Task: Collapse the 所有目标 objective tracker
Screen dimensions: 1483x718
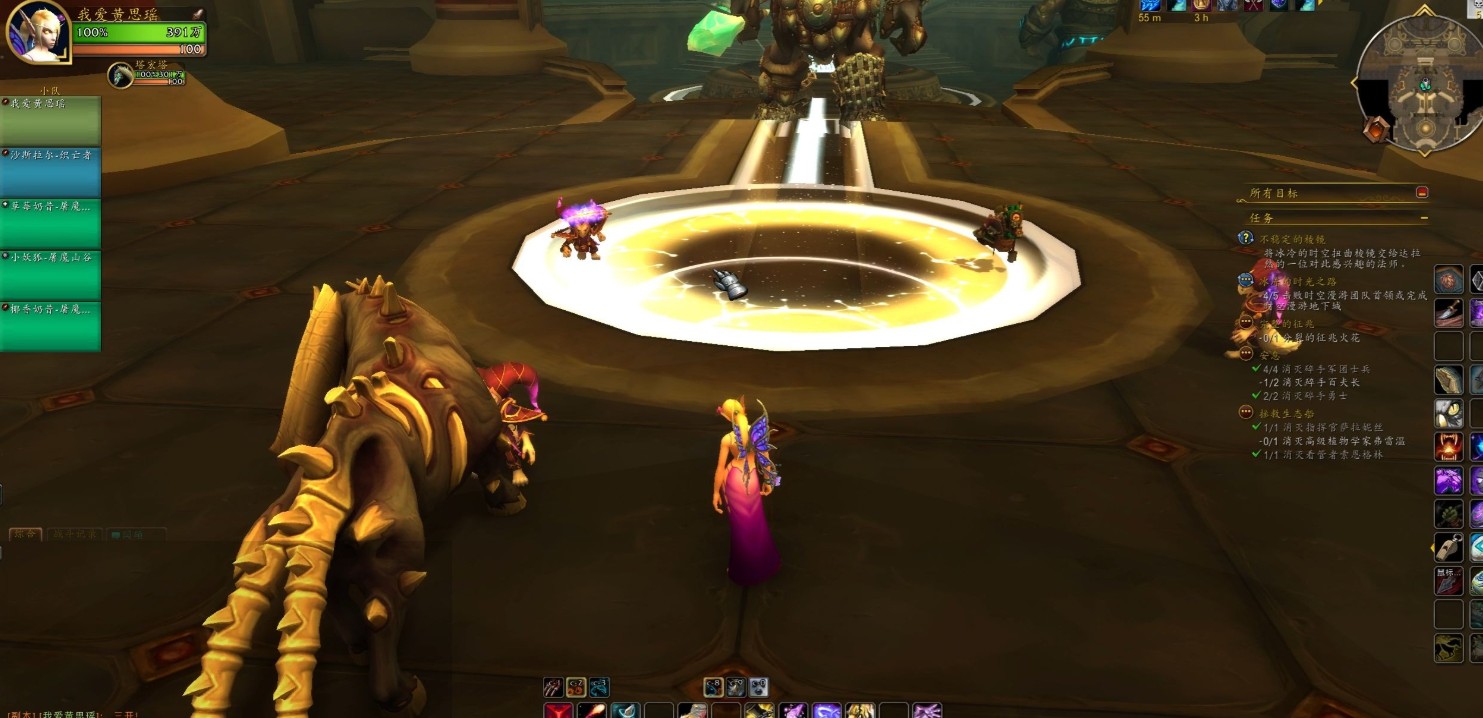Action: (1422, 192)
